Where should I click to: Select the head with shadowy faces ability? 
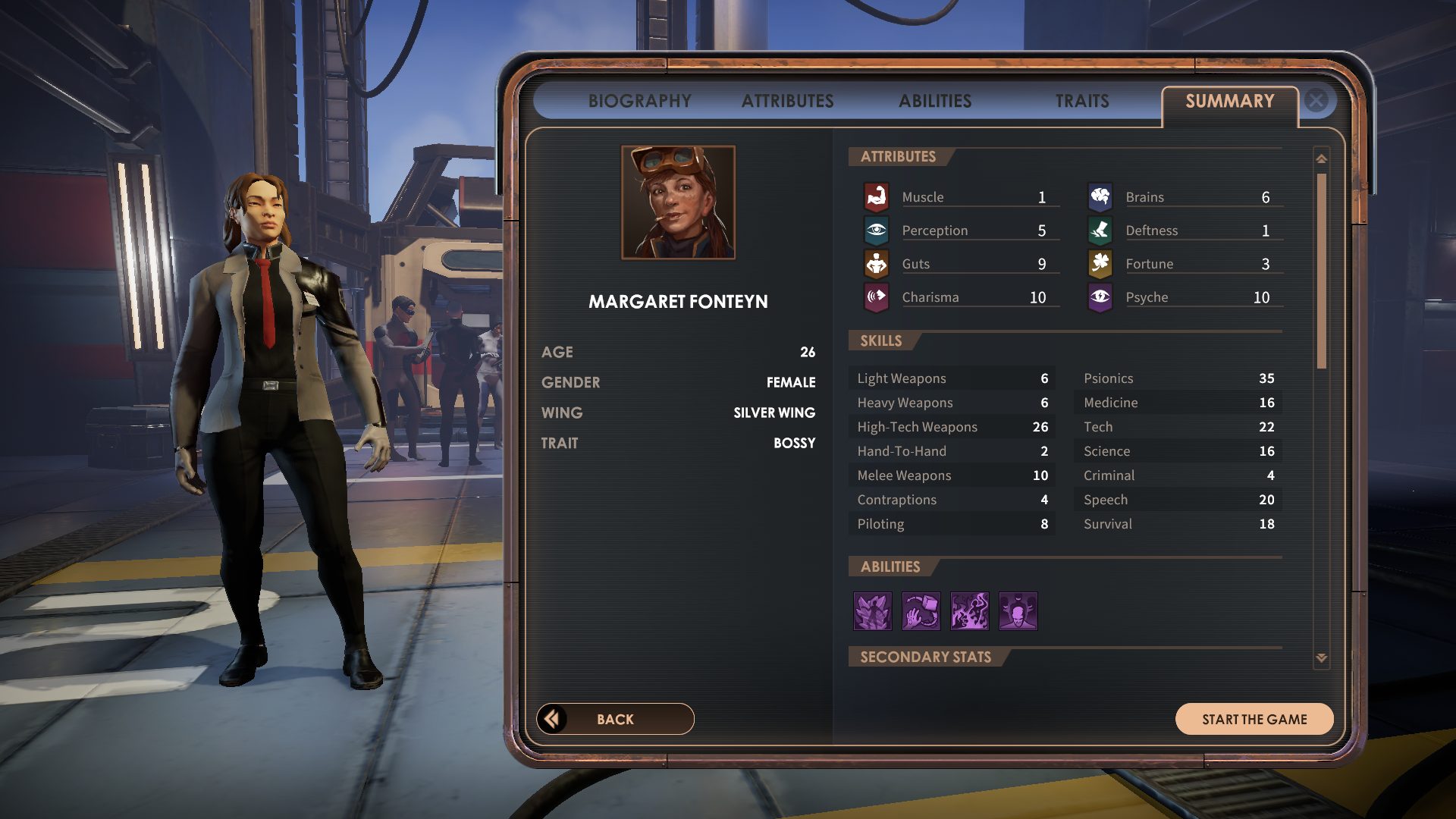point(1018,611)
